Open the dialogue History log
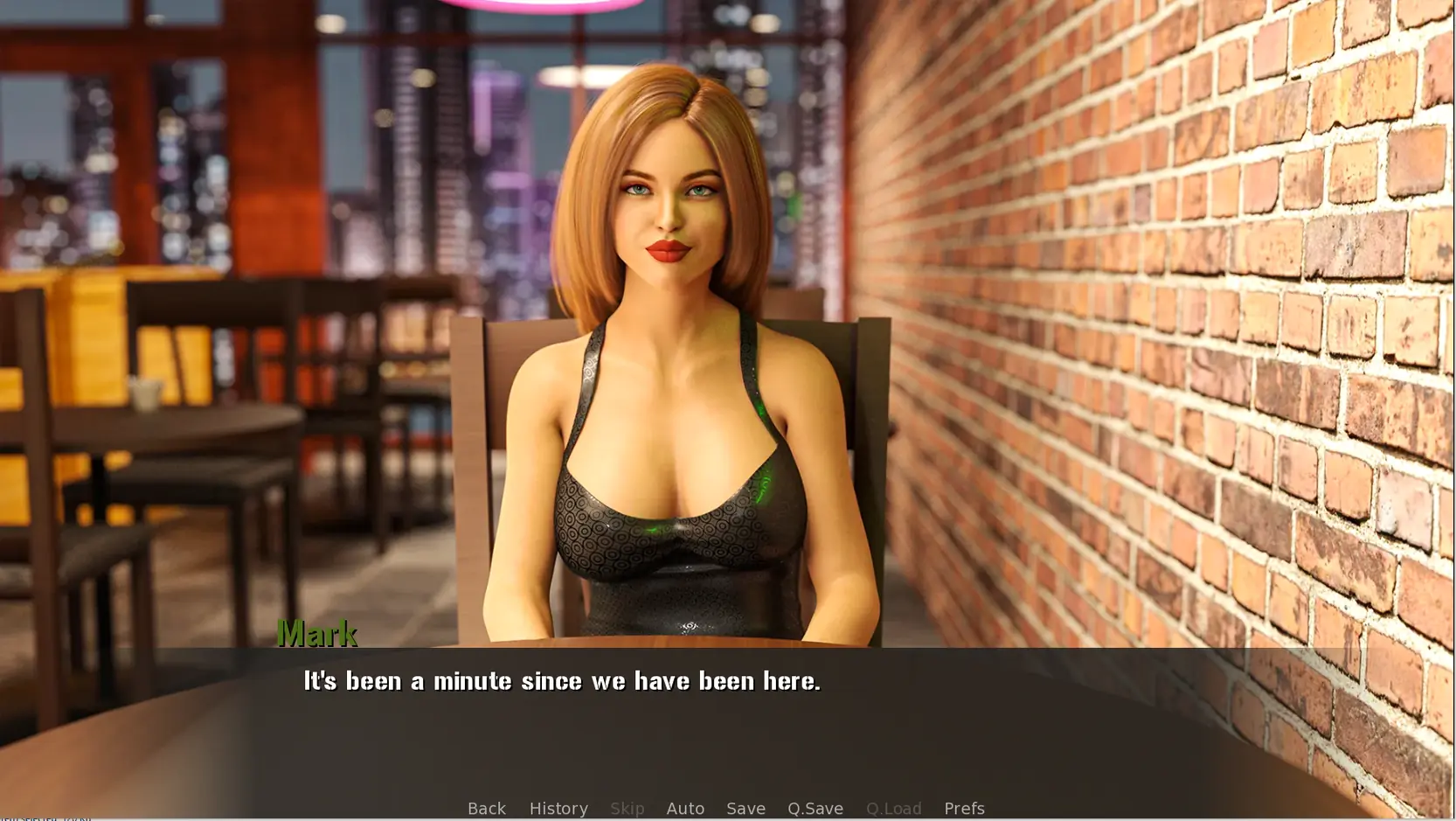Screen dimensions: 1456x821 [558, 808]
